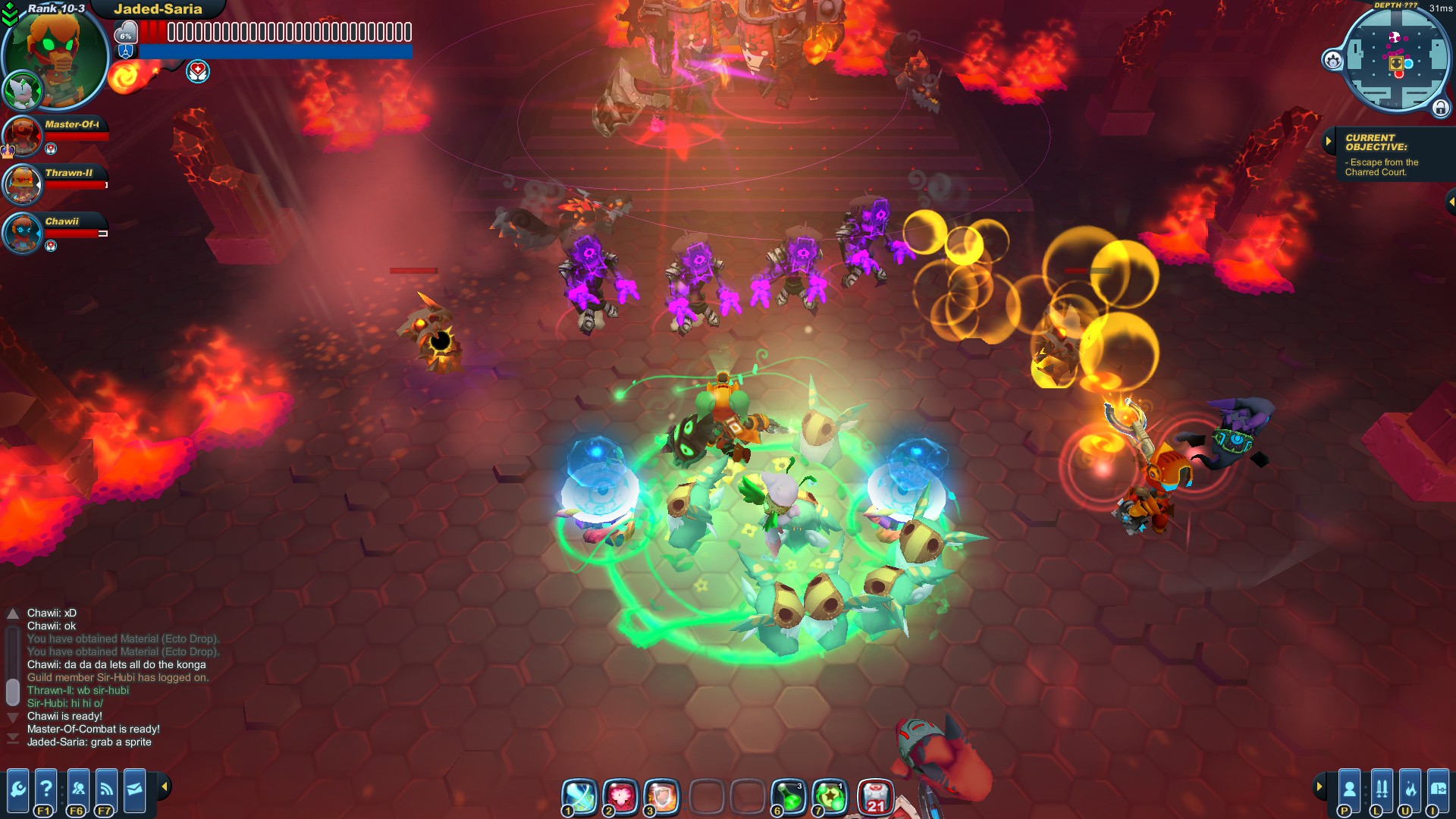Image resolution: width=1456 pixels, height=819 pixels.
Task: Collapse the left menu bar arrow
Action: point(165,786)
